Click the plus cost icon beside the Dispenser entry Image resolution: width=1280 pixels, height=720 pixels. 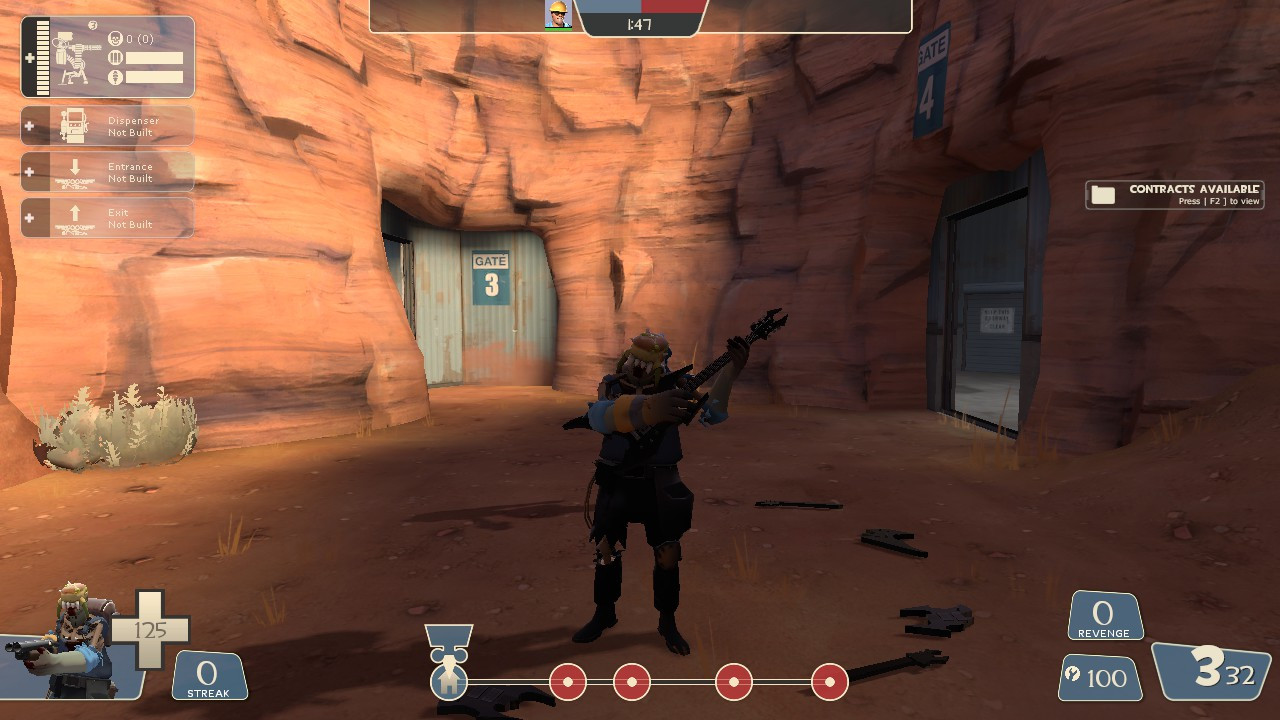27,125
